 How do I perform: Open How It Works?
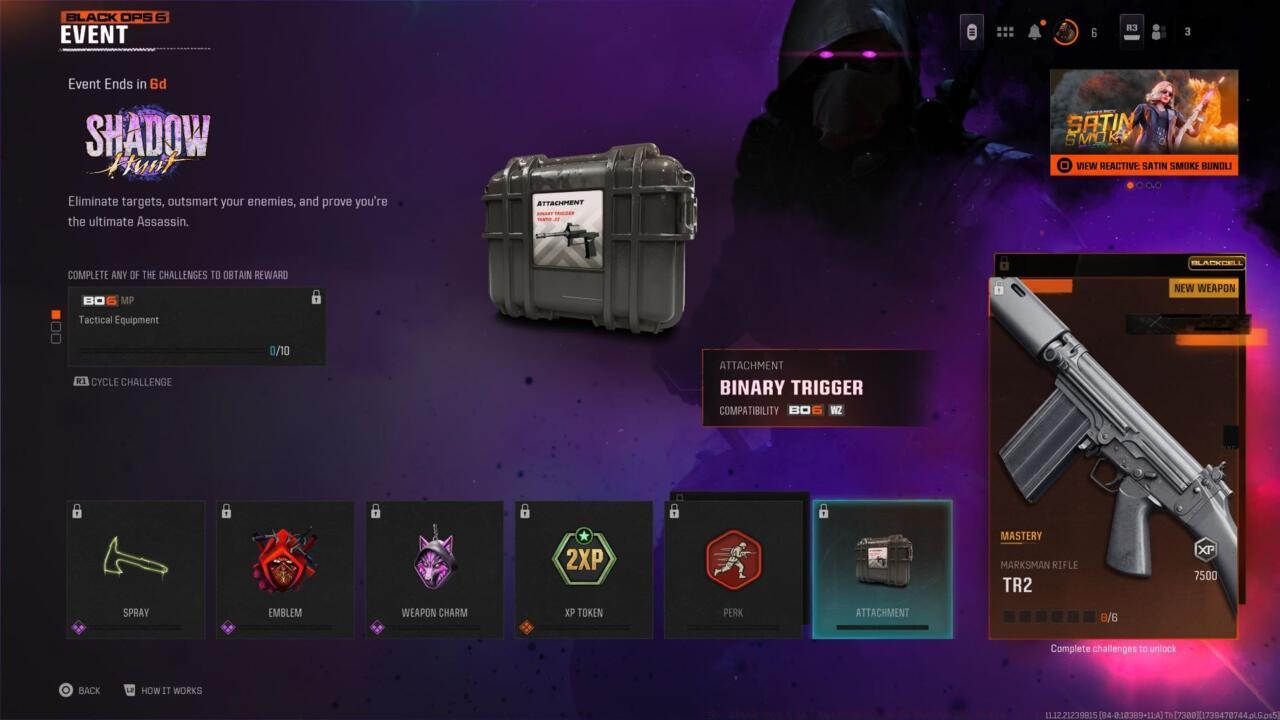pos(165,690)
